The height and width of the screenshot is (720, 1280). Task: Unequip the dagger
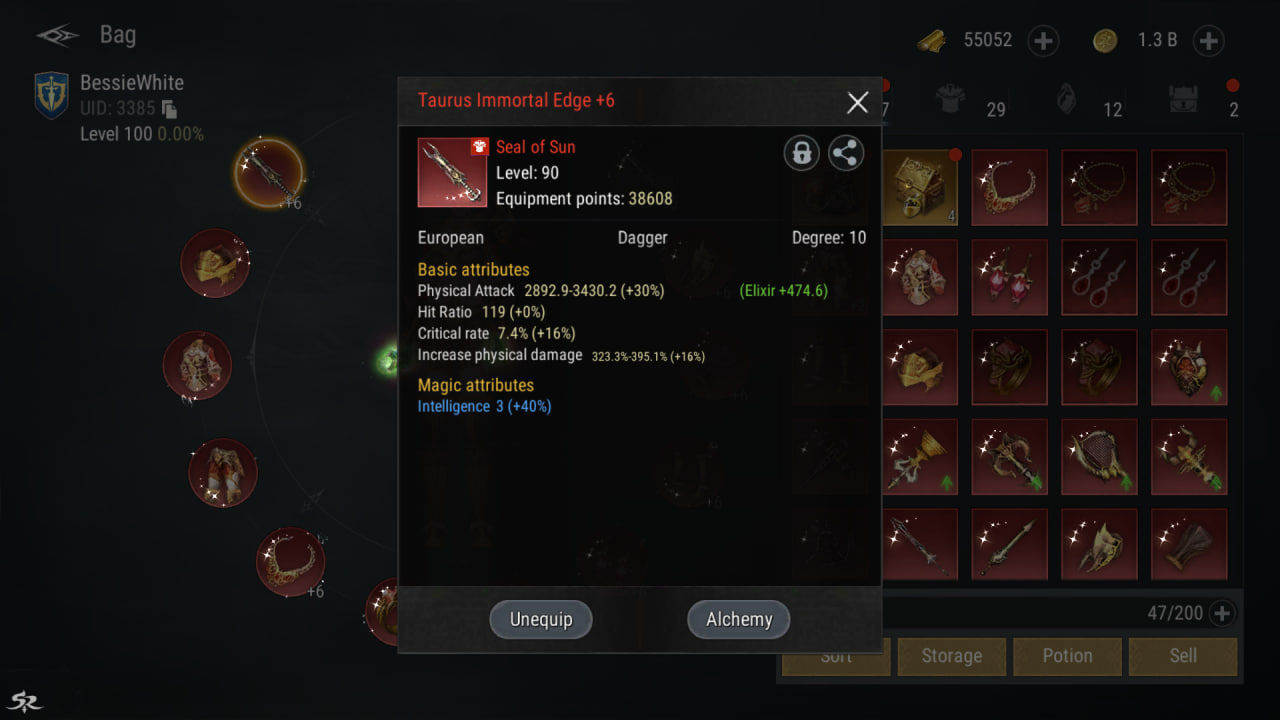pyautogui.click(x=541, y=619)
